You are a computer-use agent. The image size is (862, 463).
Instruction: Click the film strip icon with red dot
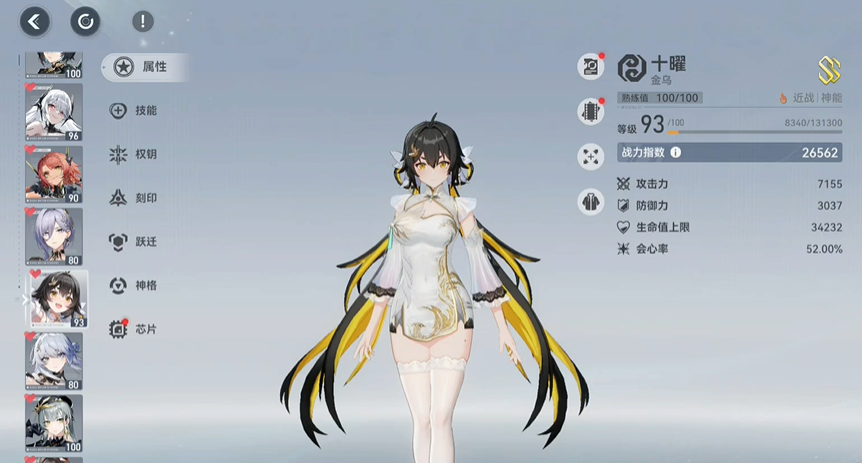[x=590, y=112]
